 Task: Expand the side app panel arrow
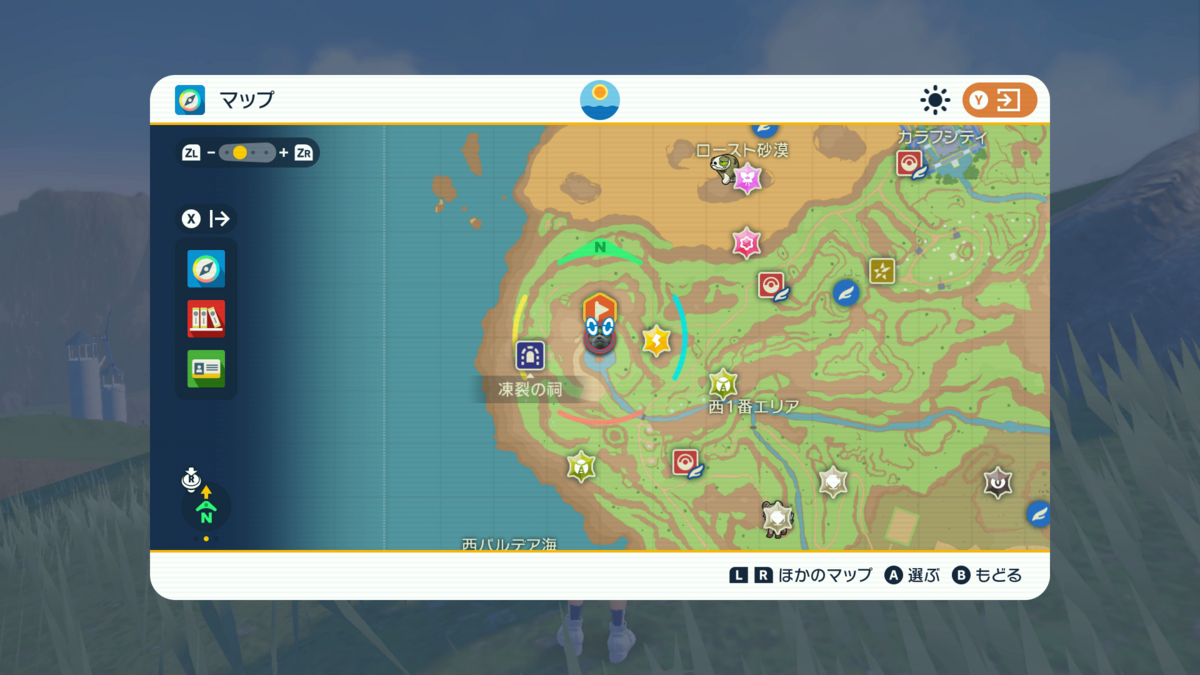tap(208, 219)
